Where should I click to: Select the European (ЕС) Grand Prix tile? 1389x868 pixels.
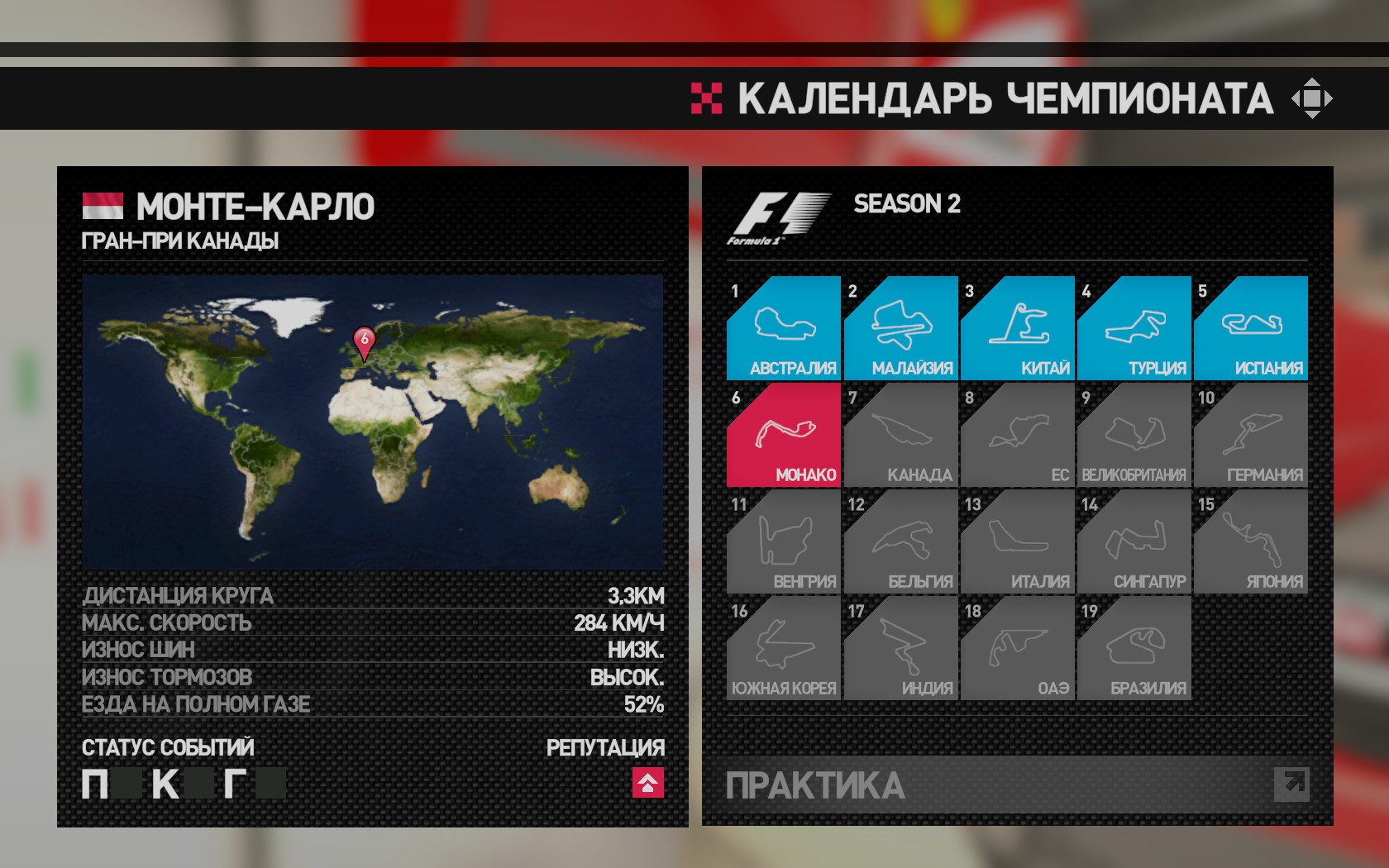[x=1017, y=435]
